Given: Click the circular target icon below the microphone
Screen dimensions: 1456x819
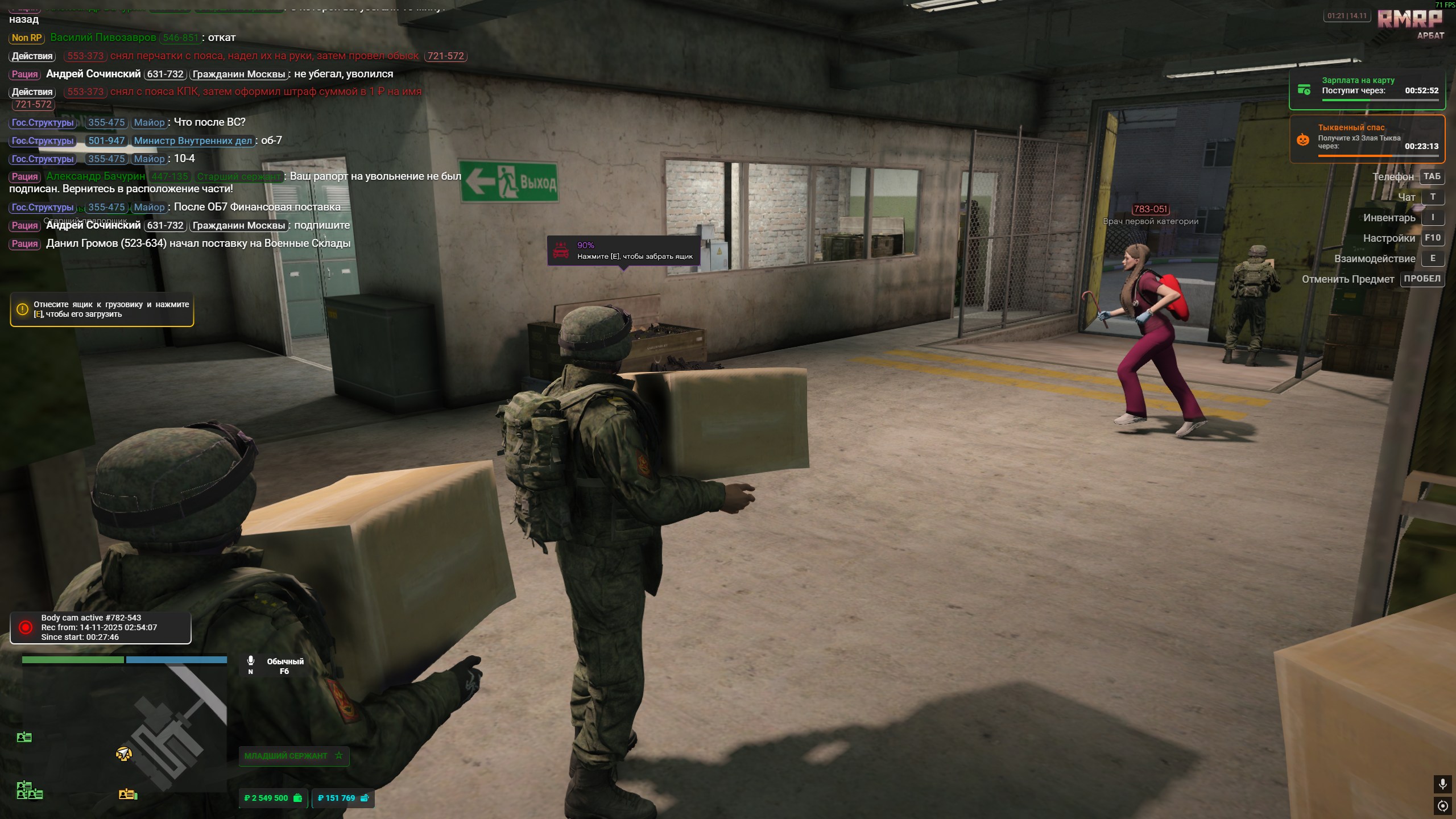Looking at the screenshot, I should point(1442,806).
